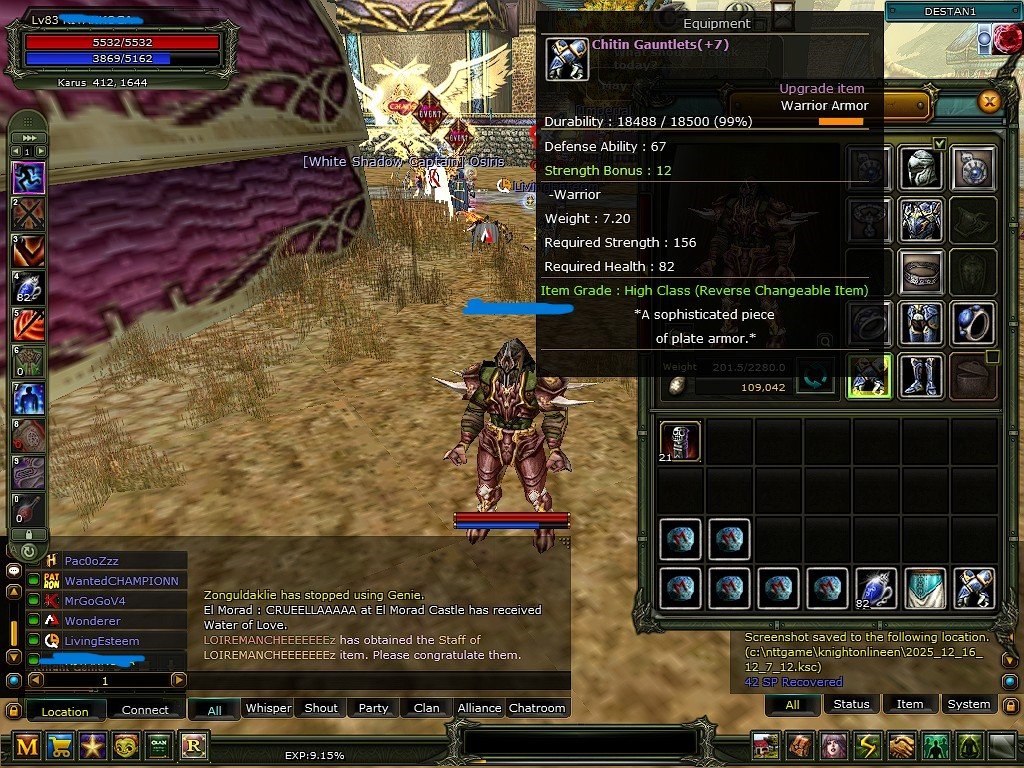Select the Location button
The image size is (1024, 768).
pyautogui.click(x=65, y=711)
